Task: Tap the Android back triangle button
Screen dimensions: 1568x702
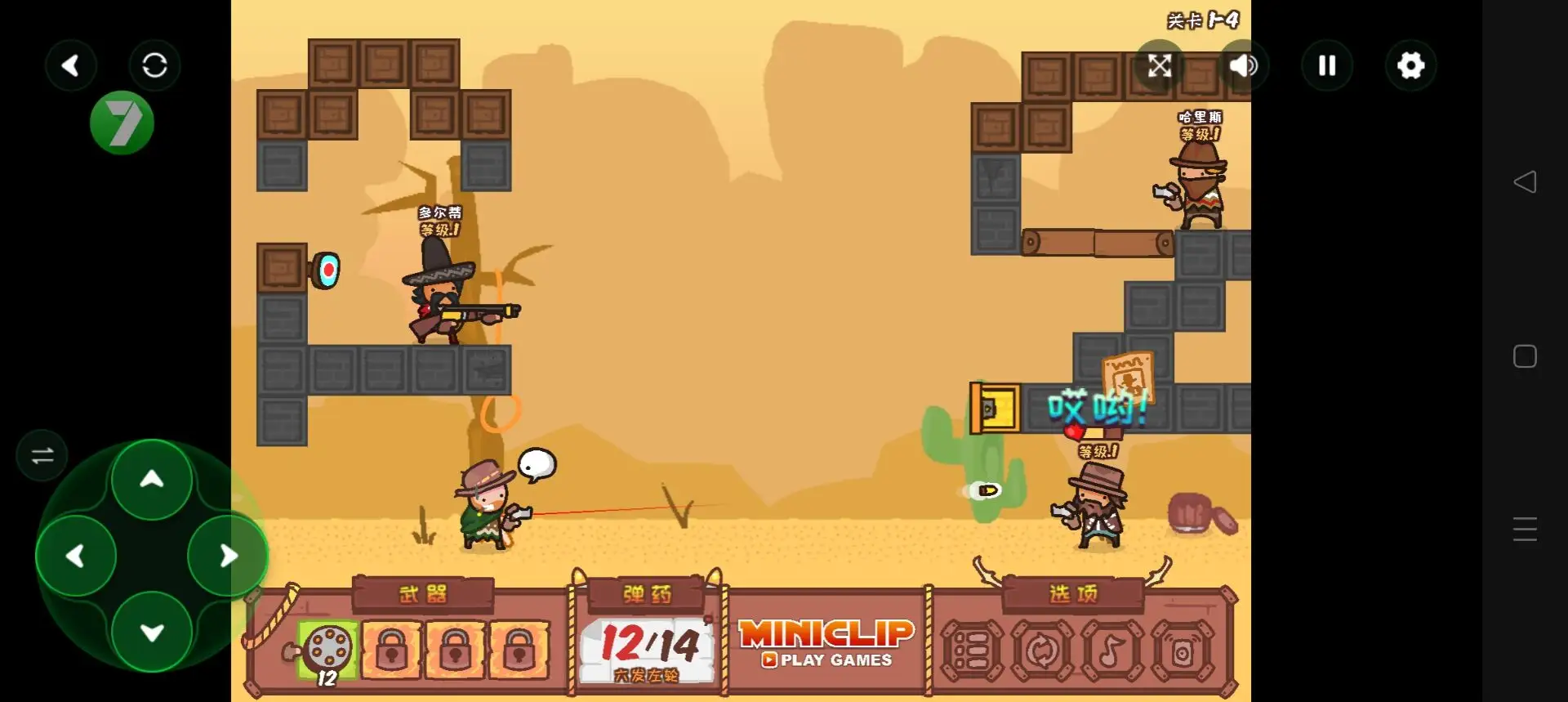Action: click(x=1525, y=181)
